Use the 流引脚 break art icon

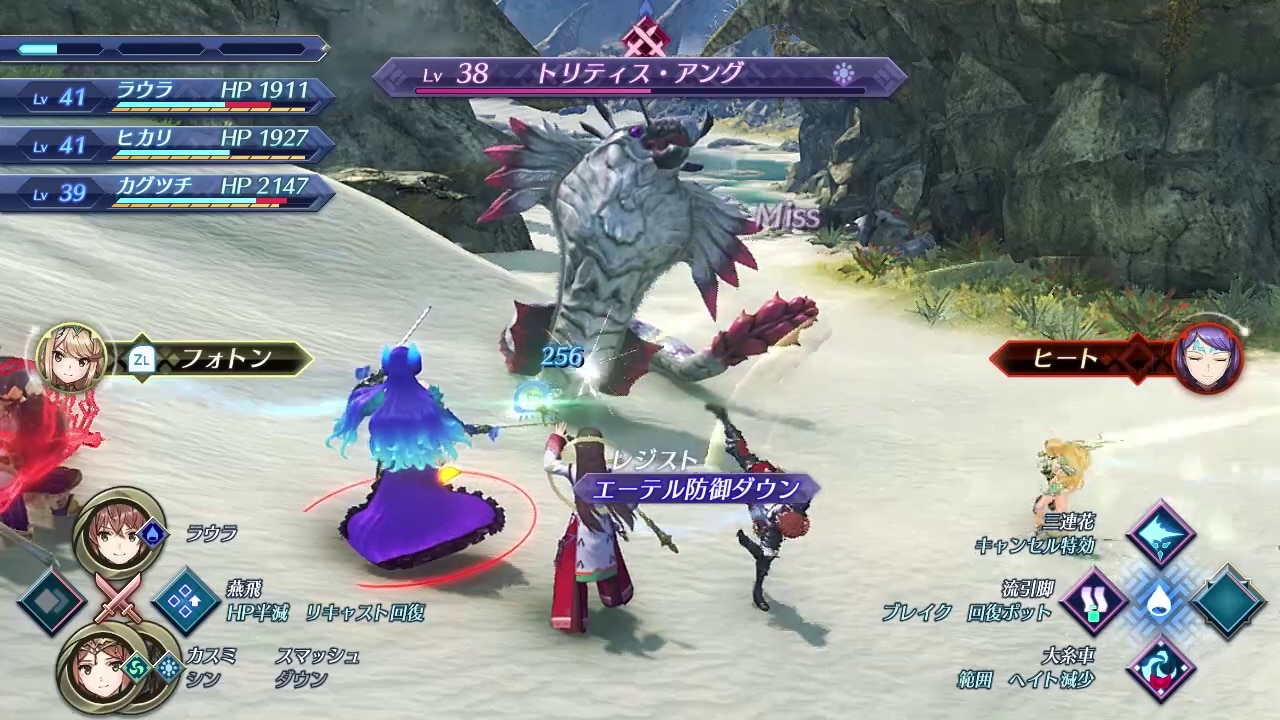coord(1095,602)
